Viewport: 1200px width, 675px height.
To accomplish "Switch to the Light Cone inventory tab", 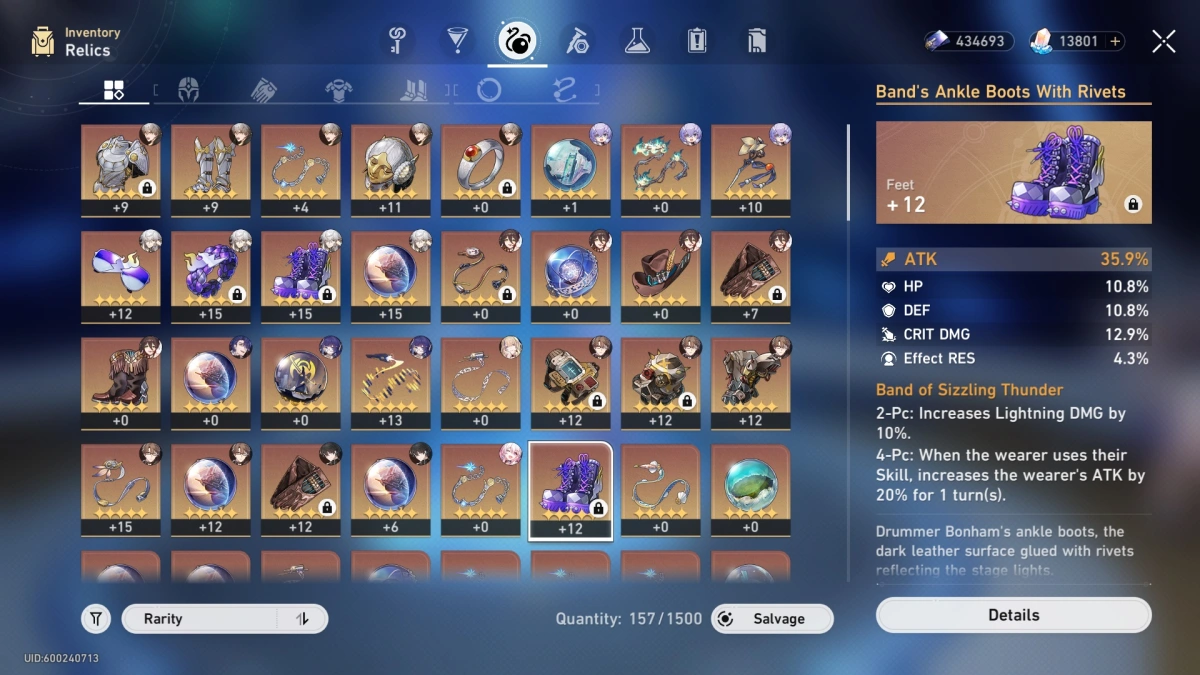I will [x=457, y=41].
